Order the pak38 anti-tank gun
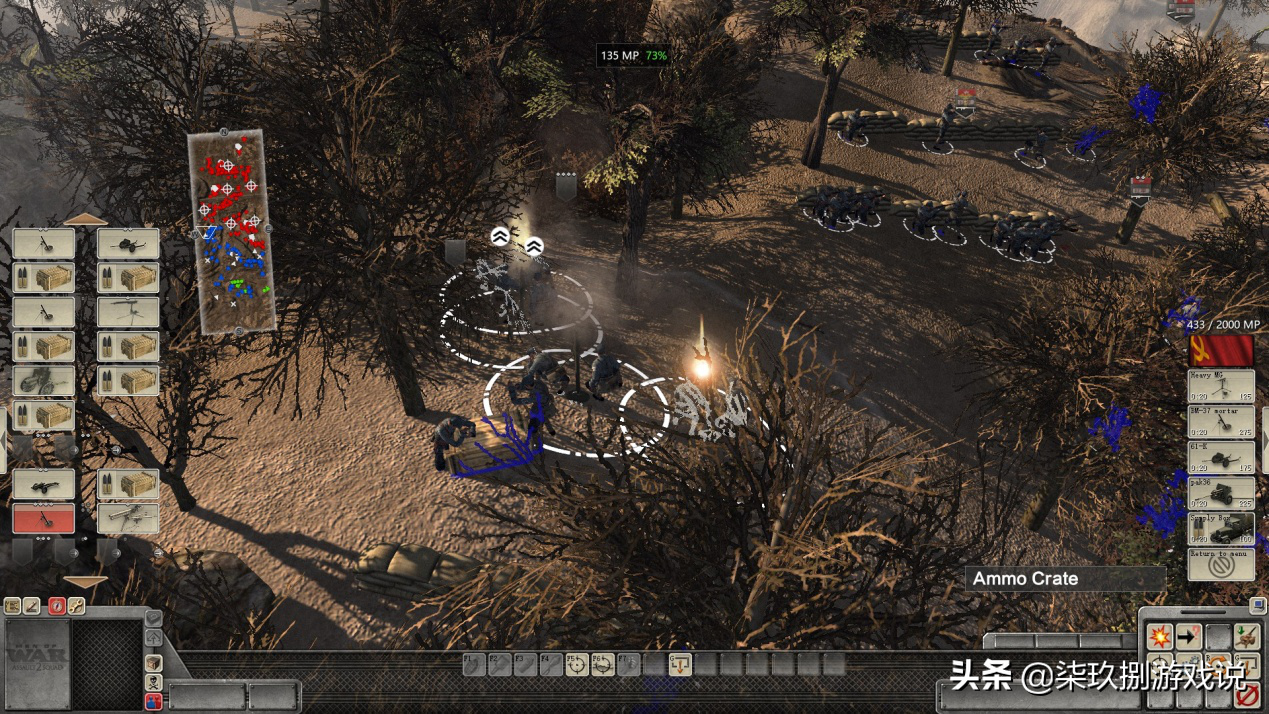Viewport: 1269px width, 714px height. coord(1220,492)
